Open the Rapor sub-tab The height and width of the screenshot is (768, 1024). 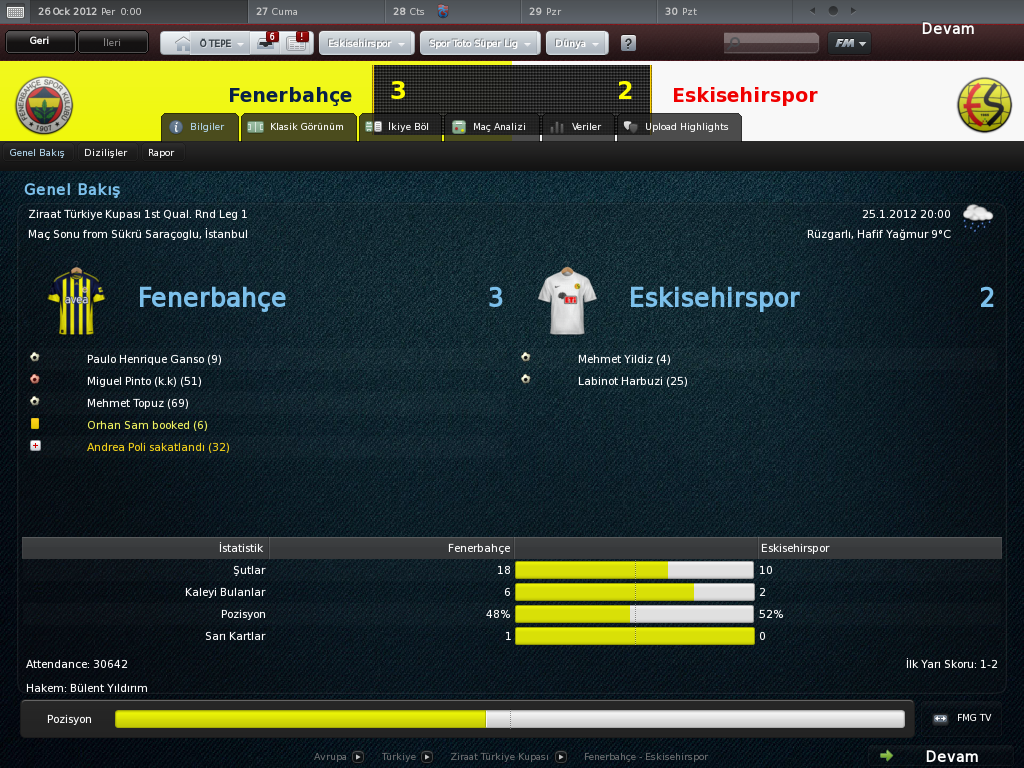tap(161, 153)
